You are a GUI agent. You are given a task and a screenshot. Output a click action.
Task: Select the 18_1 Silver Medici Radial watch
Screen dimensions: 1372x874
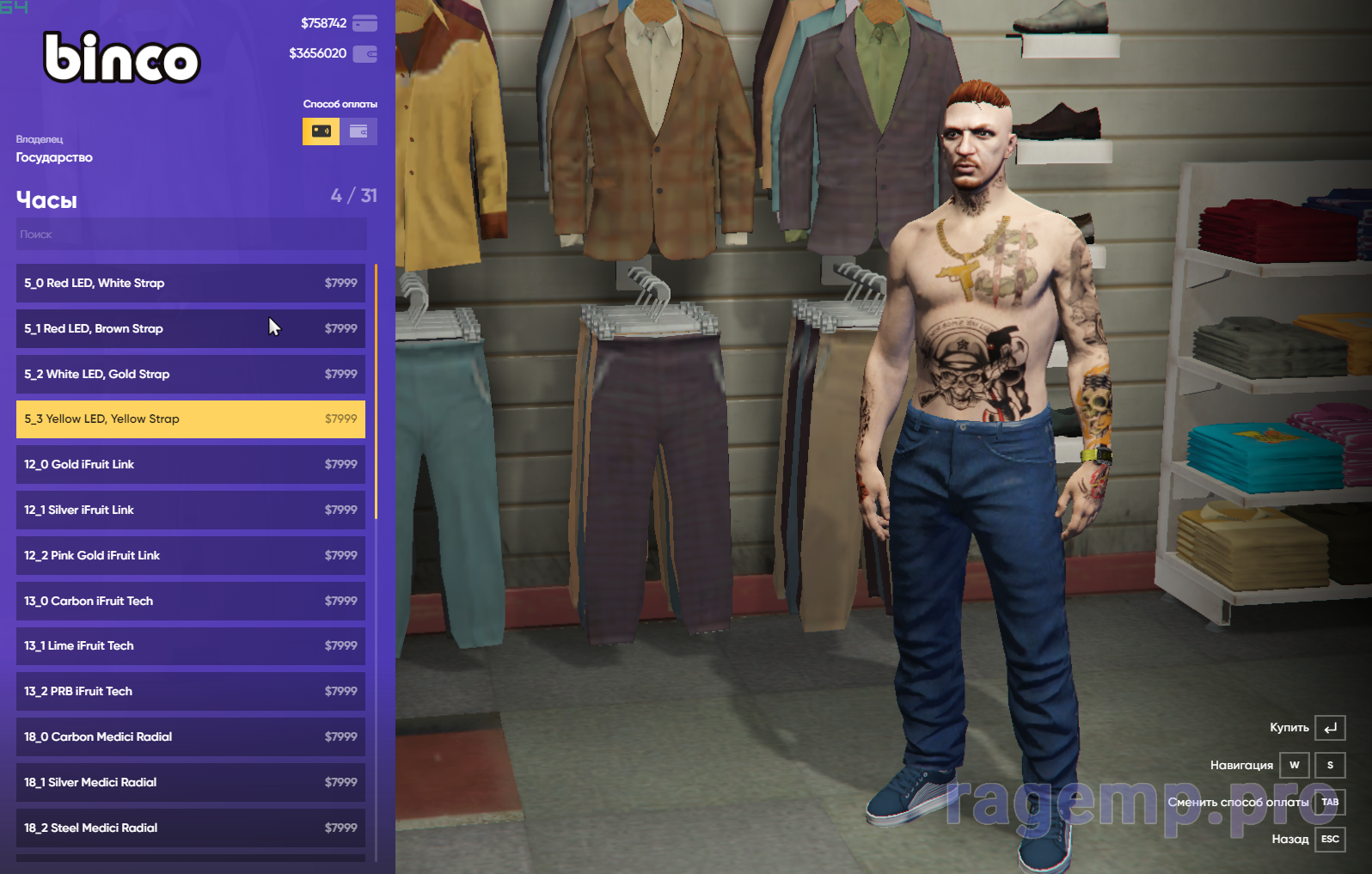[x=190, y=782]
